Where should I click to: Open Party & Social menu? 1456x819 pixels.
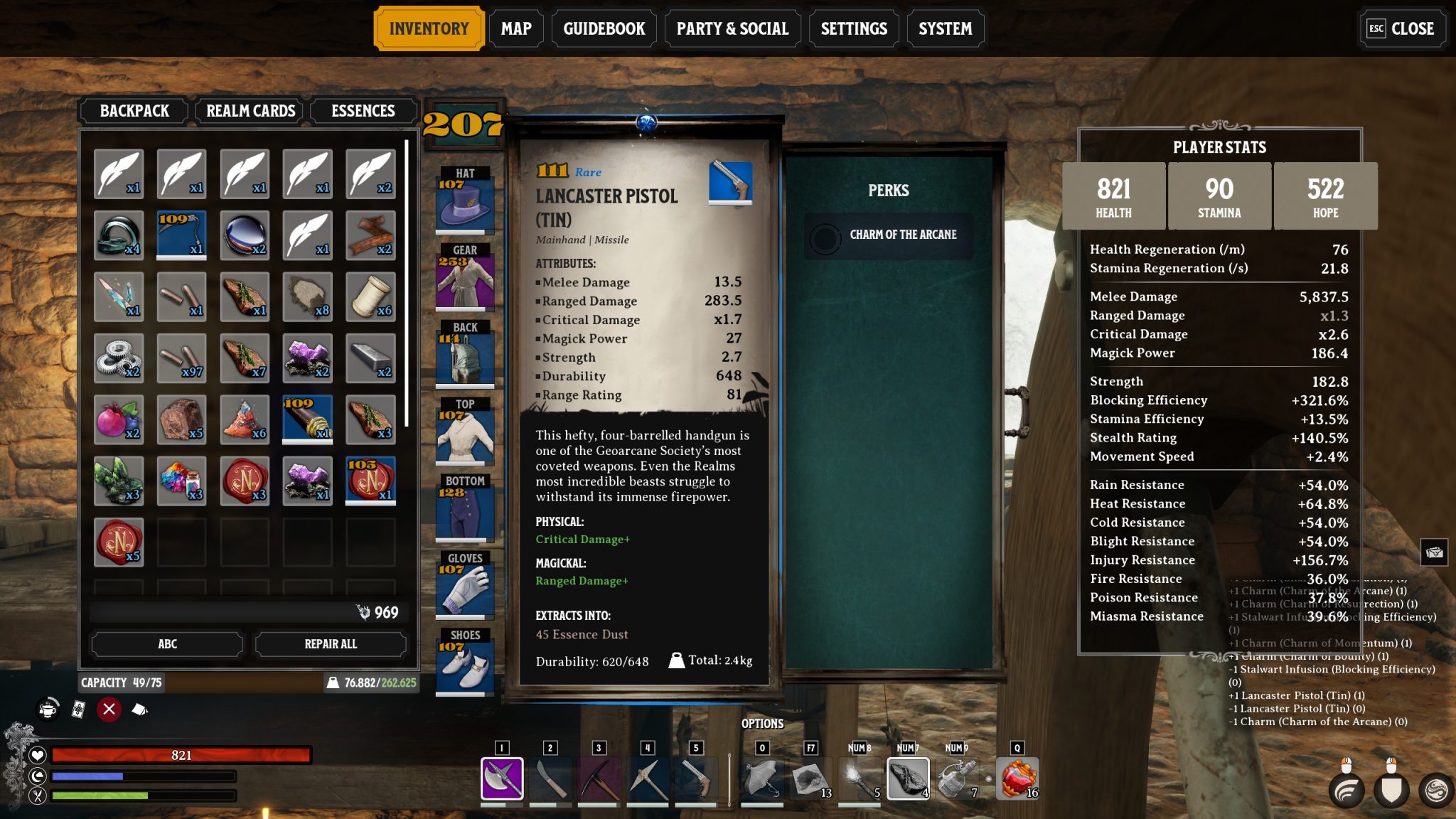click(x=732, y=28)
